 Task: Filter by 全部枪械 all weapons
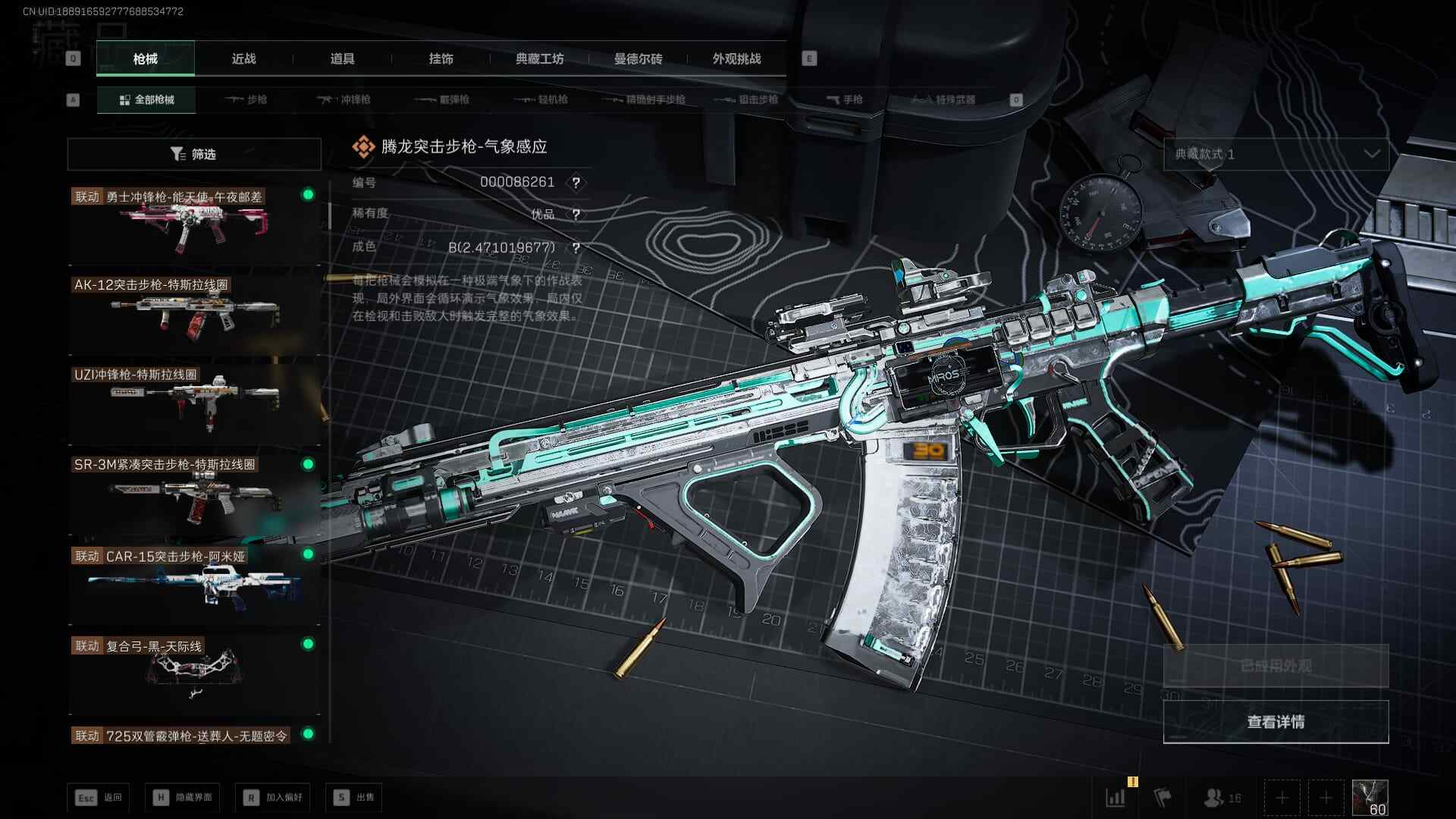point(146,99)
